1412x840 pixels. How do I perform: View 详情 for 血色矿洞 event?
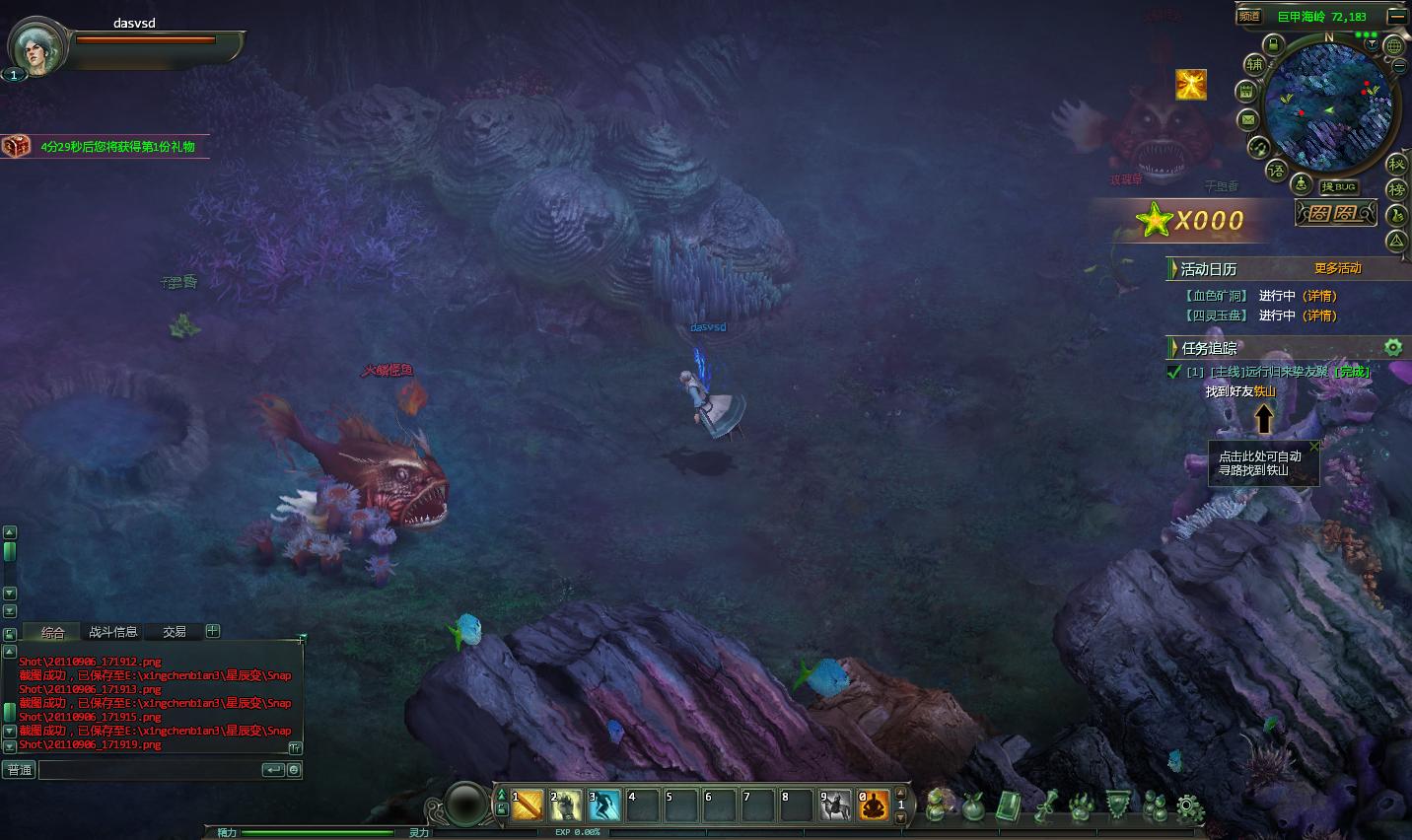[1319, 296]
